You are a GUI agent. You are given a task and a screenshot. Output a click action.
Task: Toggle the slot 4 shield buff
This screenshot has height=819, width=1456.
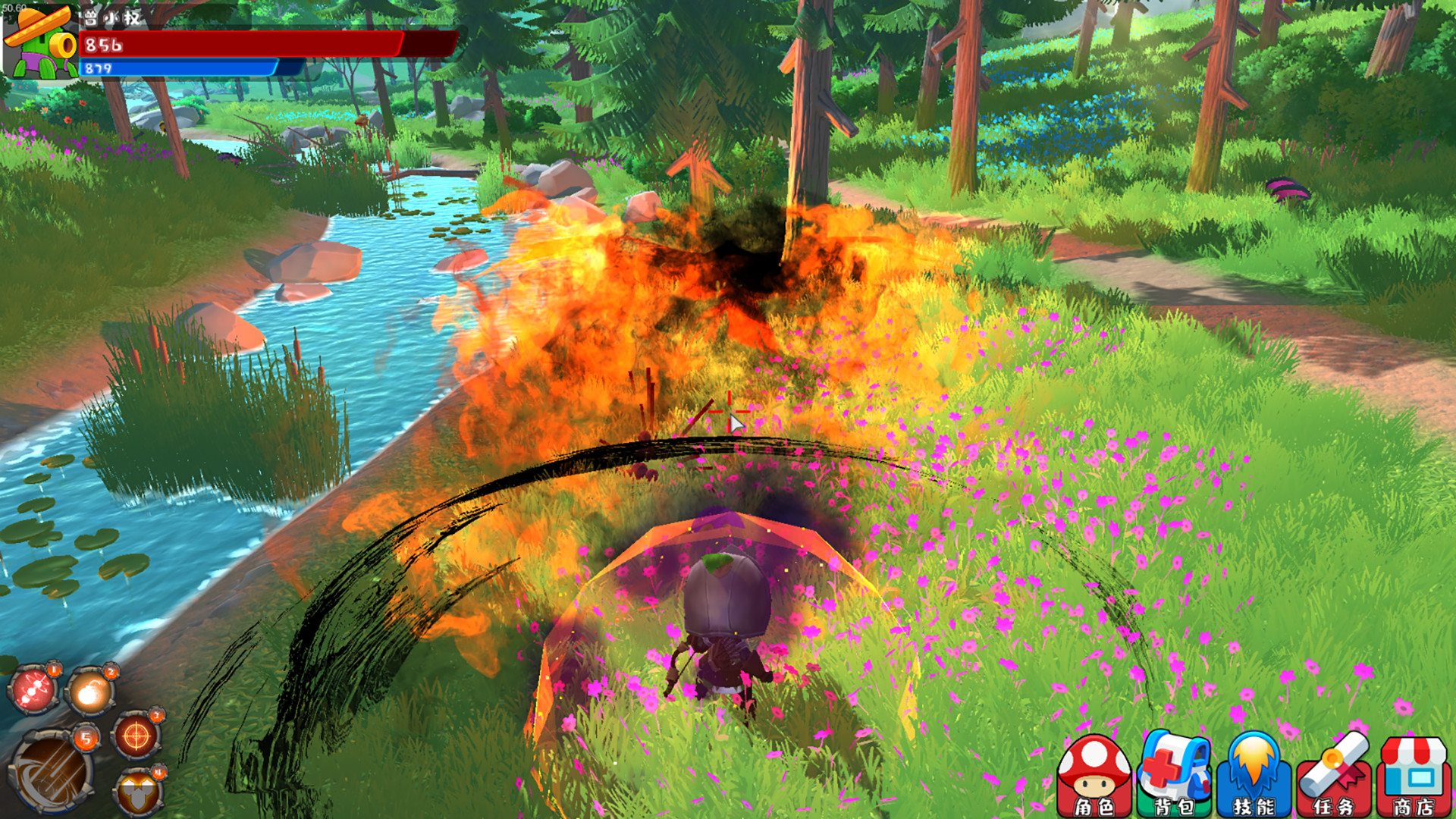coord(159,772)
